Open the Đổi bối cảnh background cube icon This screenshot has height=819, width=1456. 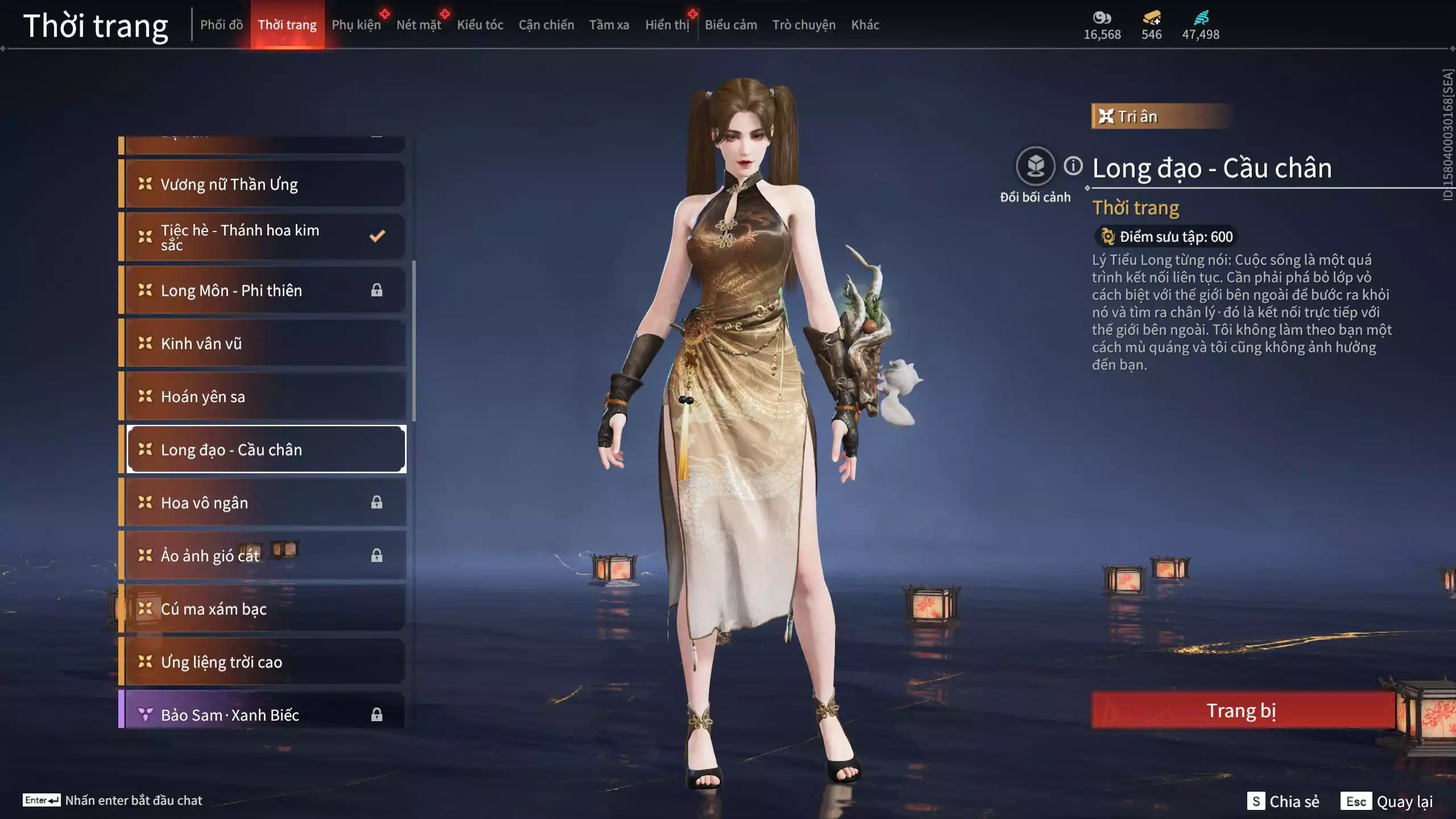point(1037,166)
